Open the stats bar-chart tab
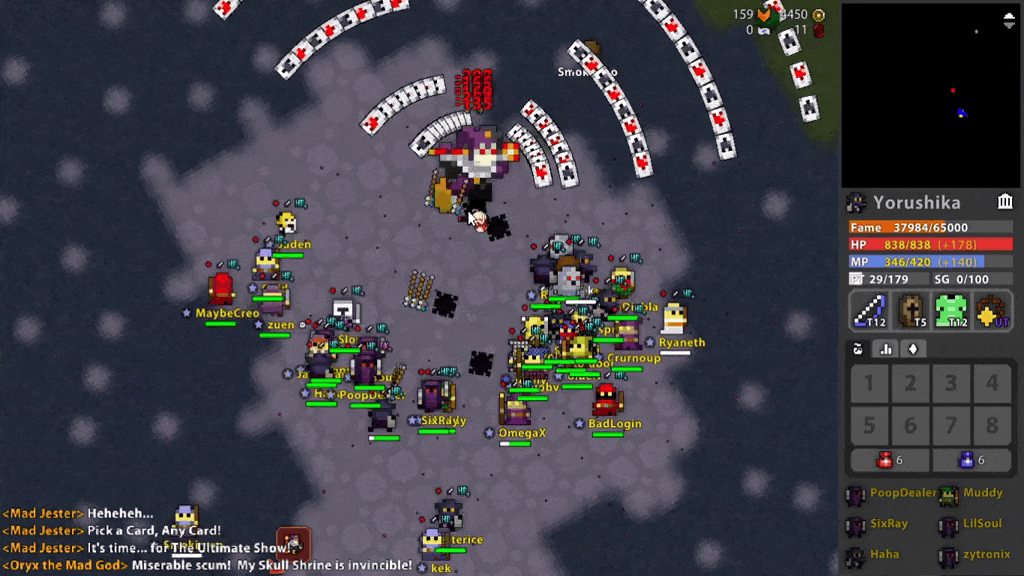 pos(885,349)
